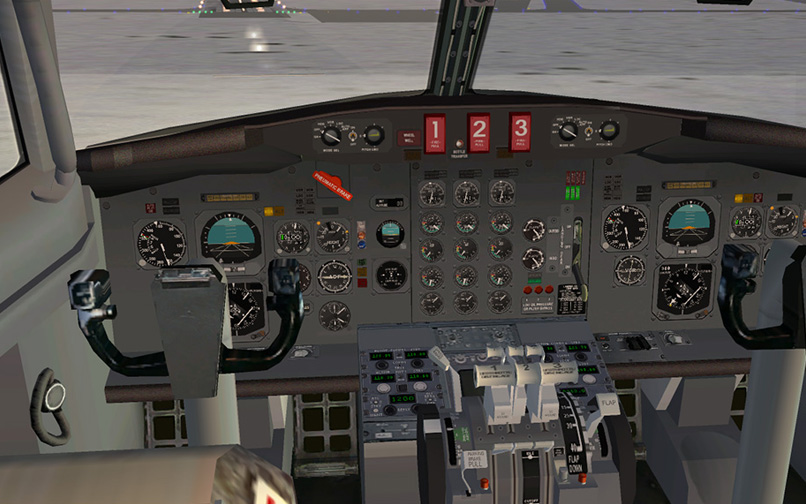Click the Wheel Well fire button
Screen dimensions: 806x504
(x=408, y=138)
